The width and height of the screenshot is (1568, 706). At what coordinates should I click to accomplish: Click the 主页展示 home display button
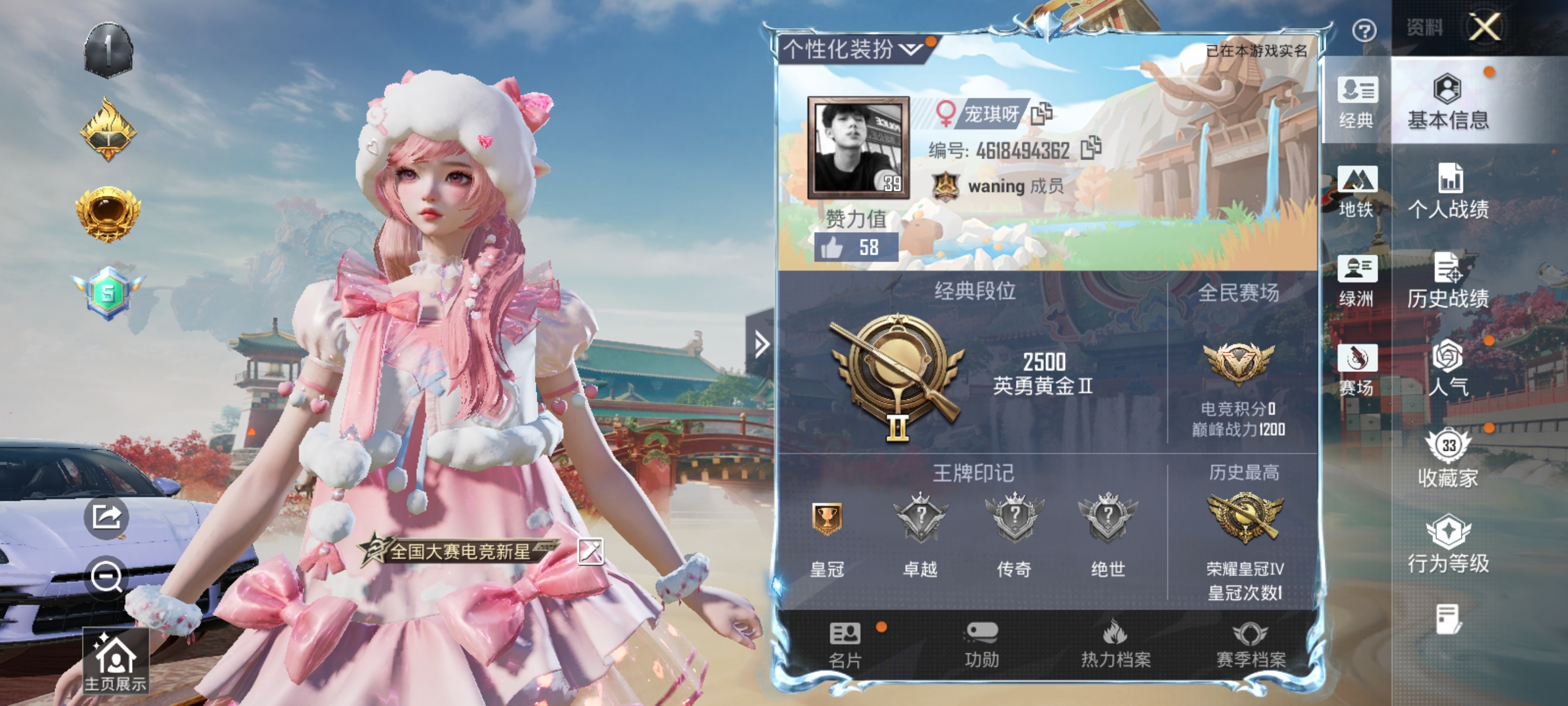point(115,660)
